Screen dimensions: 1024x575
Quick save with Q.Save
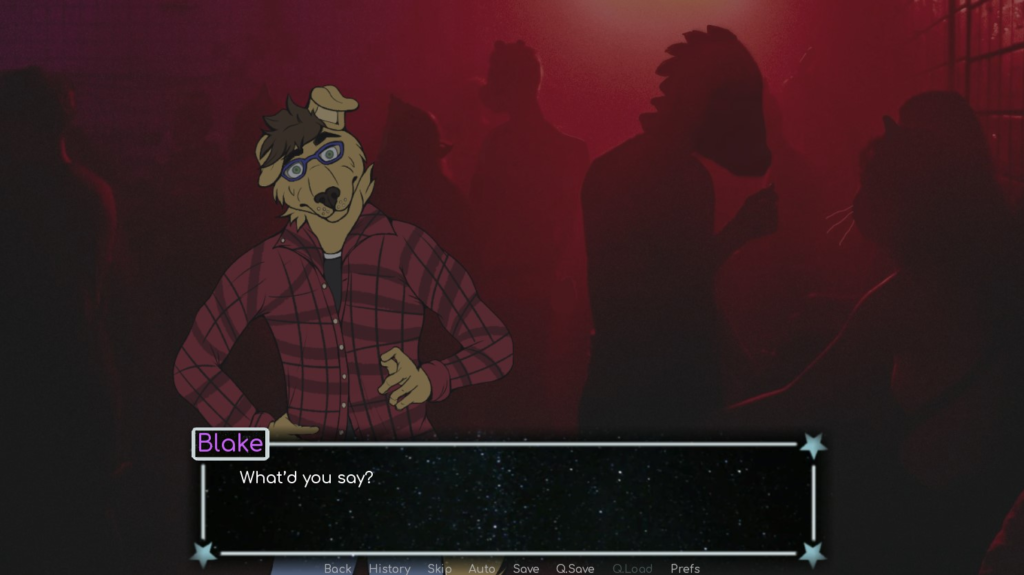tap(575, 568)
